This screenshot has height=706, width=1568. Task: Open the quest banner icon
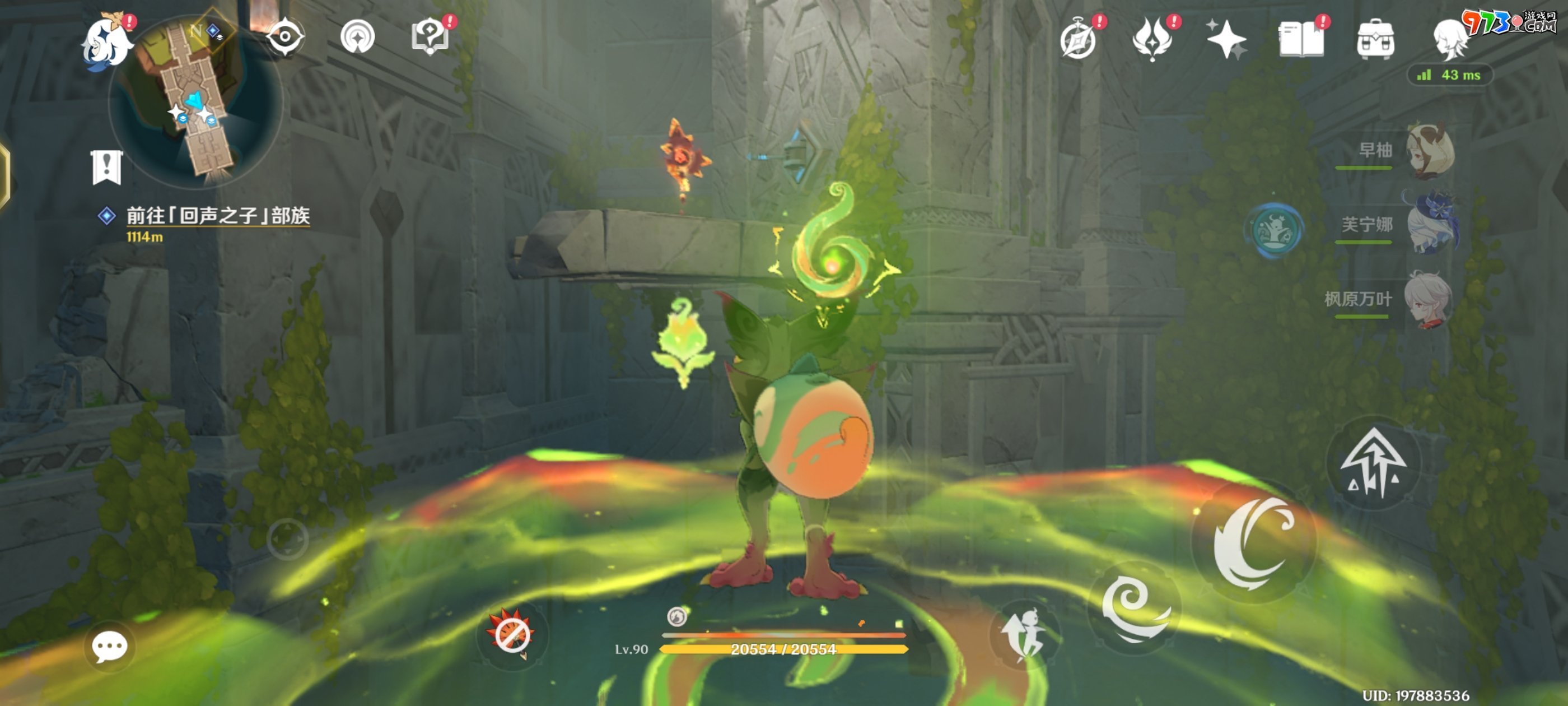pyautogui.click(x=107, y=167)
